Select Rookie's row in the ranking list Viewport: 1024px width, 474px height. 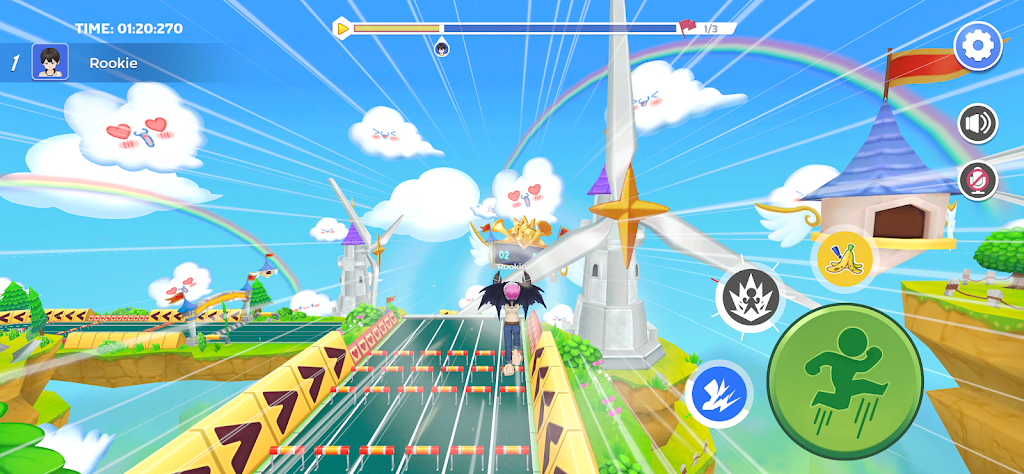100,63
